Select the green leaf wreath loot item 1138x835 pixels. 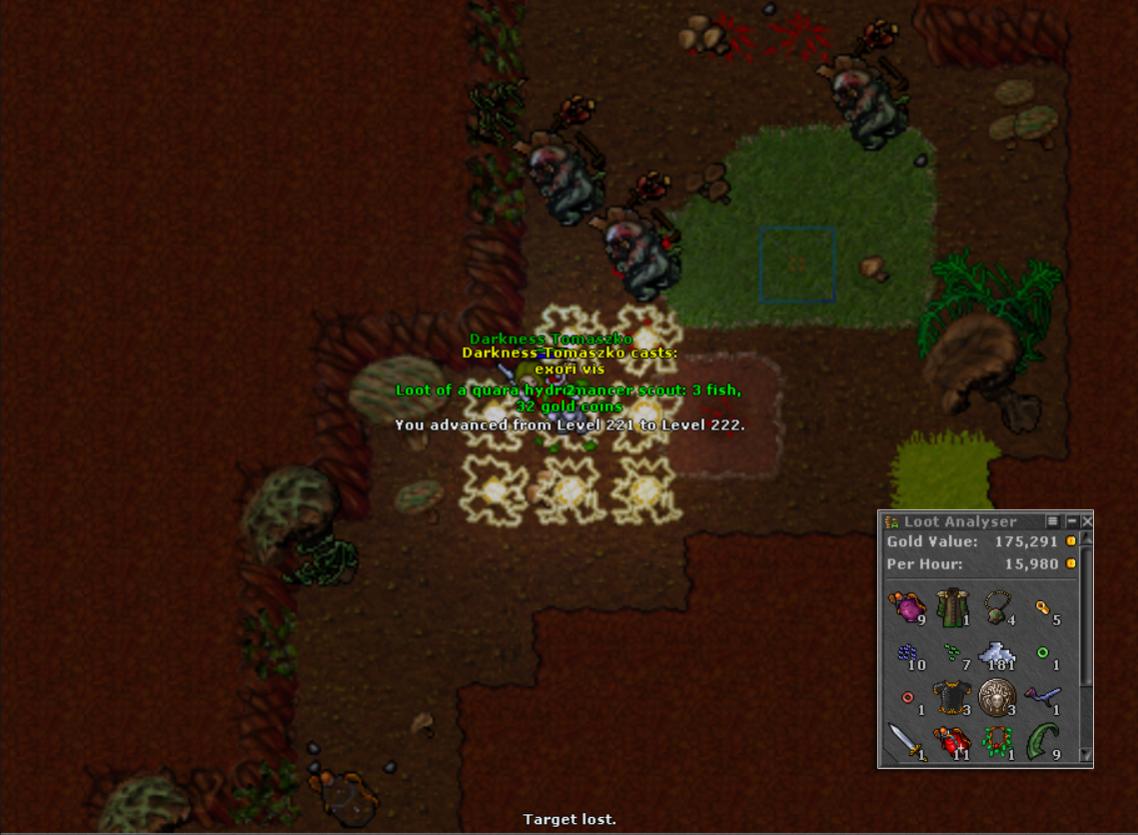coord(998,743)
